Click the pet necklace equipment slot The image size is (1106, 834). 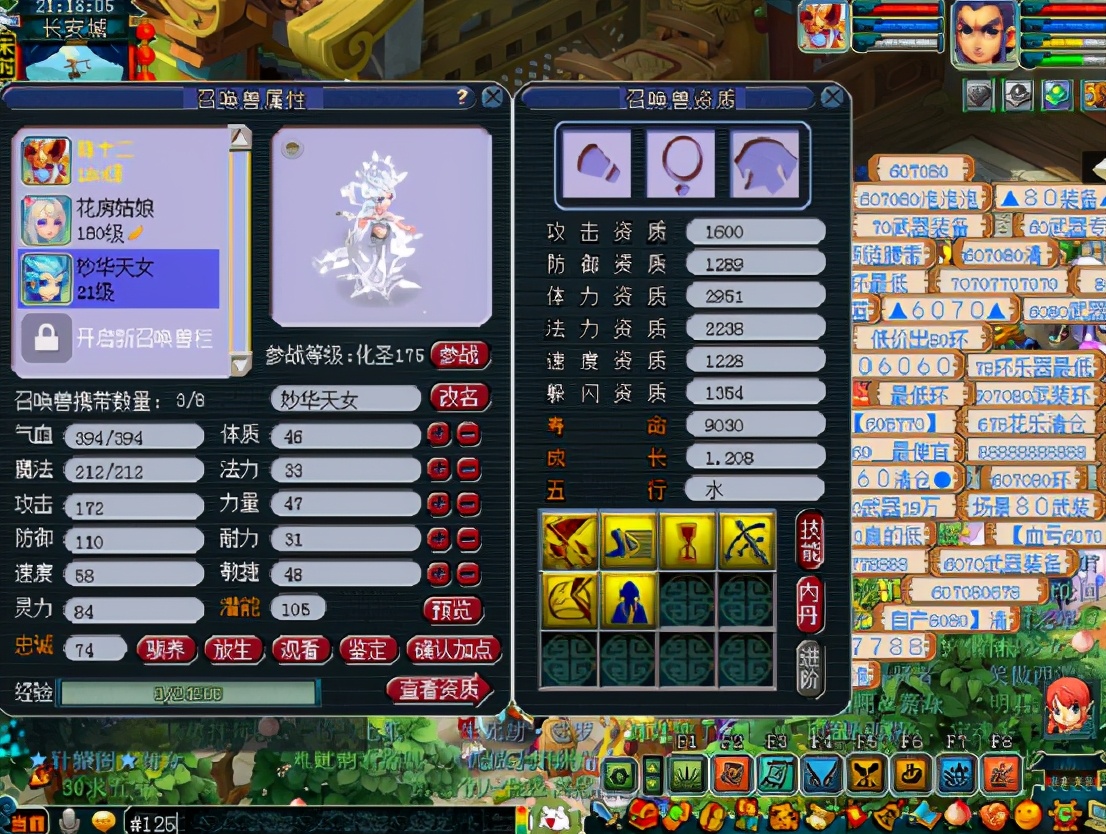[x=681, y=163]
